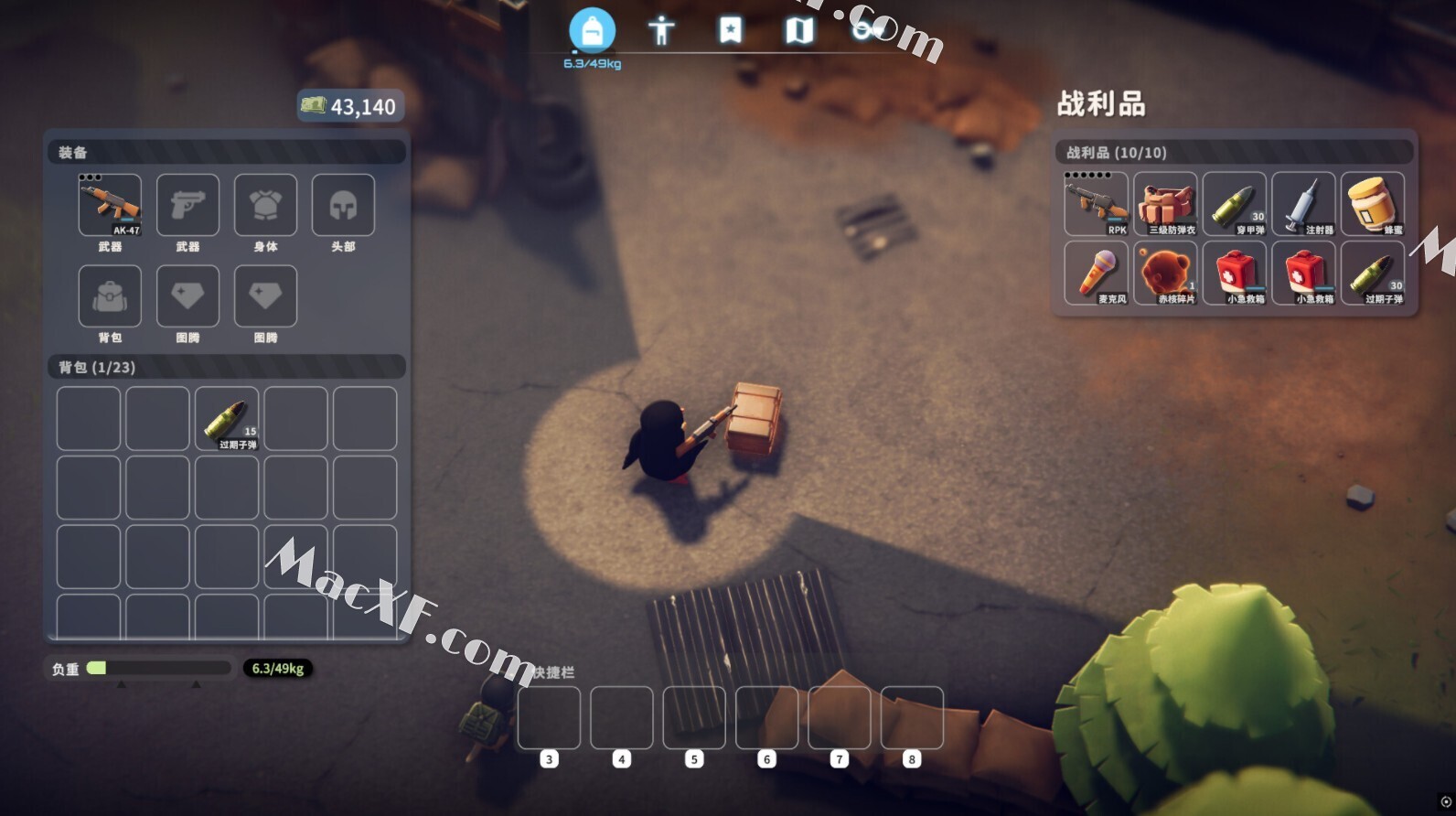Take the red core fragment
Screen dimensions: 1456x816
[x=1166, y=273]
